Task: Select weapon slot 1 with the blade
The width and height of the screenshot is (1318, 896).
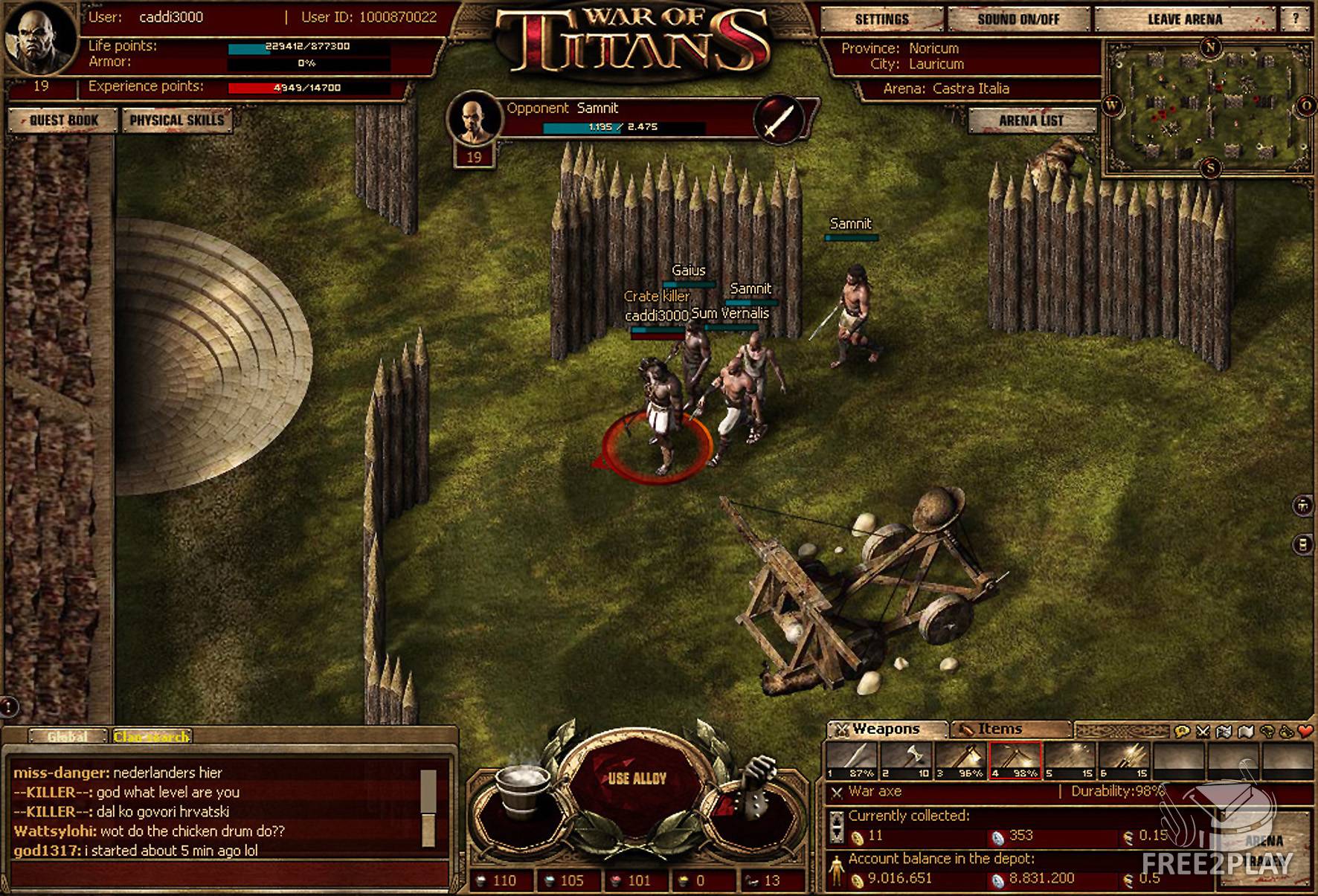Action: pos(852,760)
